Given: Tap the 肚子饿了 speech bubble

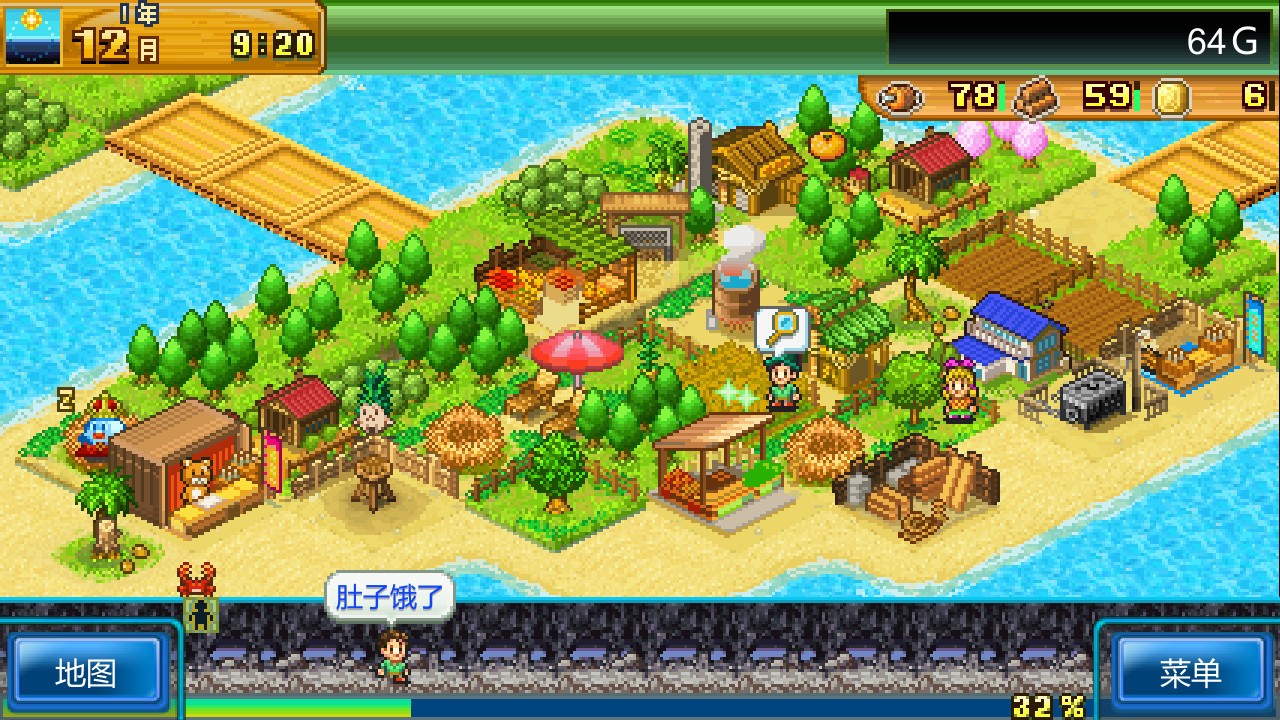Looking at the screenshot, I should tap(389, 598).
